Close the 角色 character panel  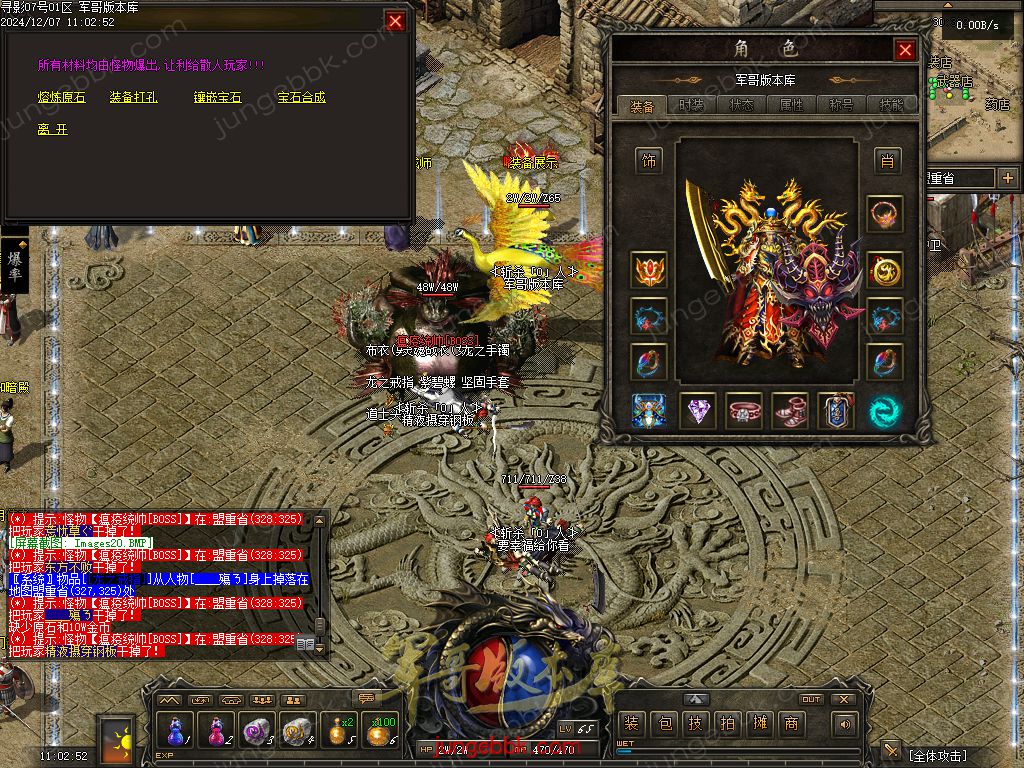click(905, 50)
